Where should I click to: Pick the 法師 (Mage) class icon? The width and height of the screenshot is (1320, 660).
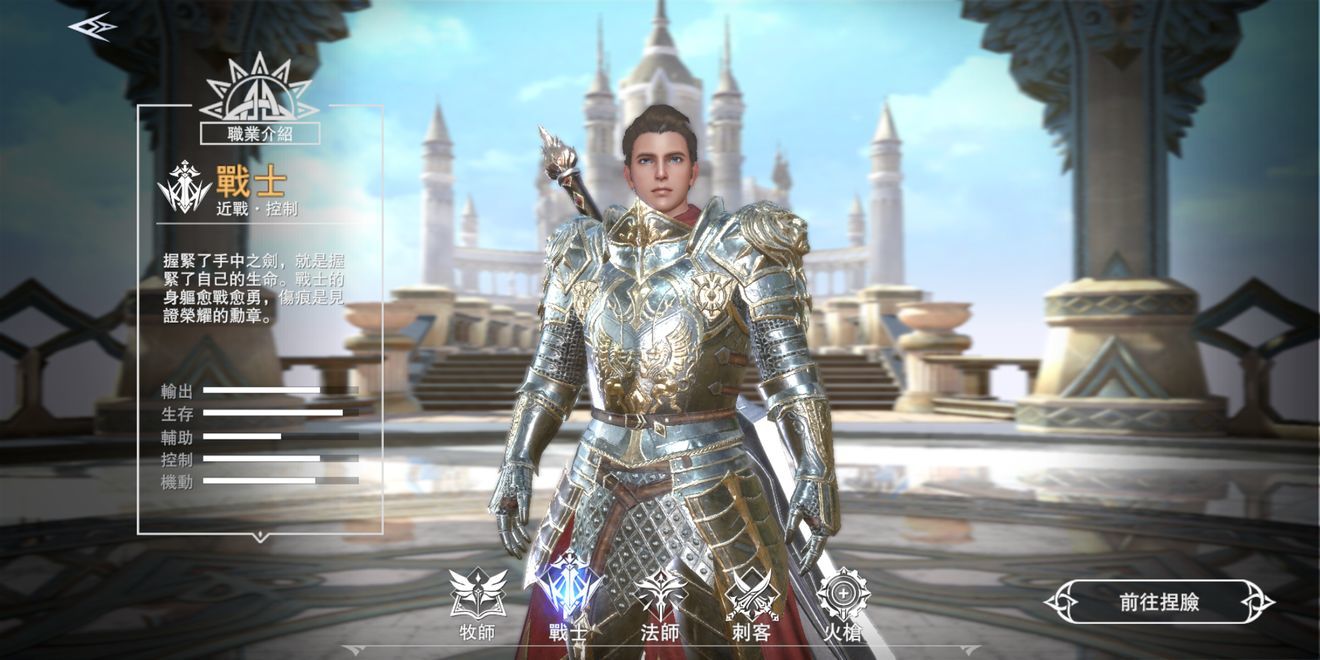660,594
